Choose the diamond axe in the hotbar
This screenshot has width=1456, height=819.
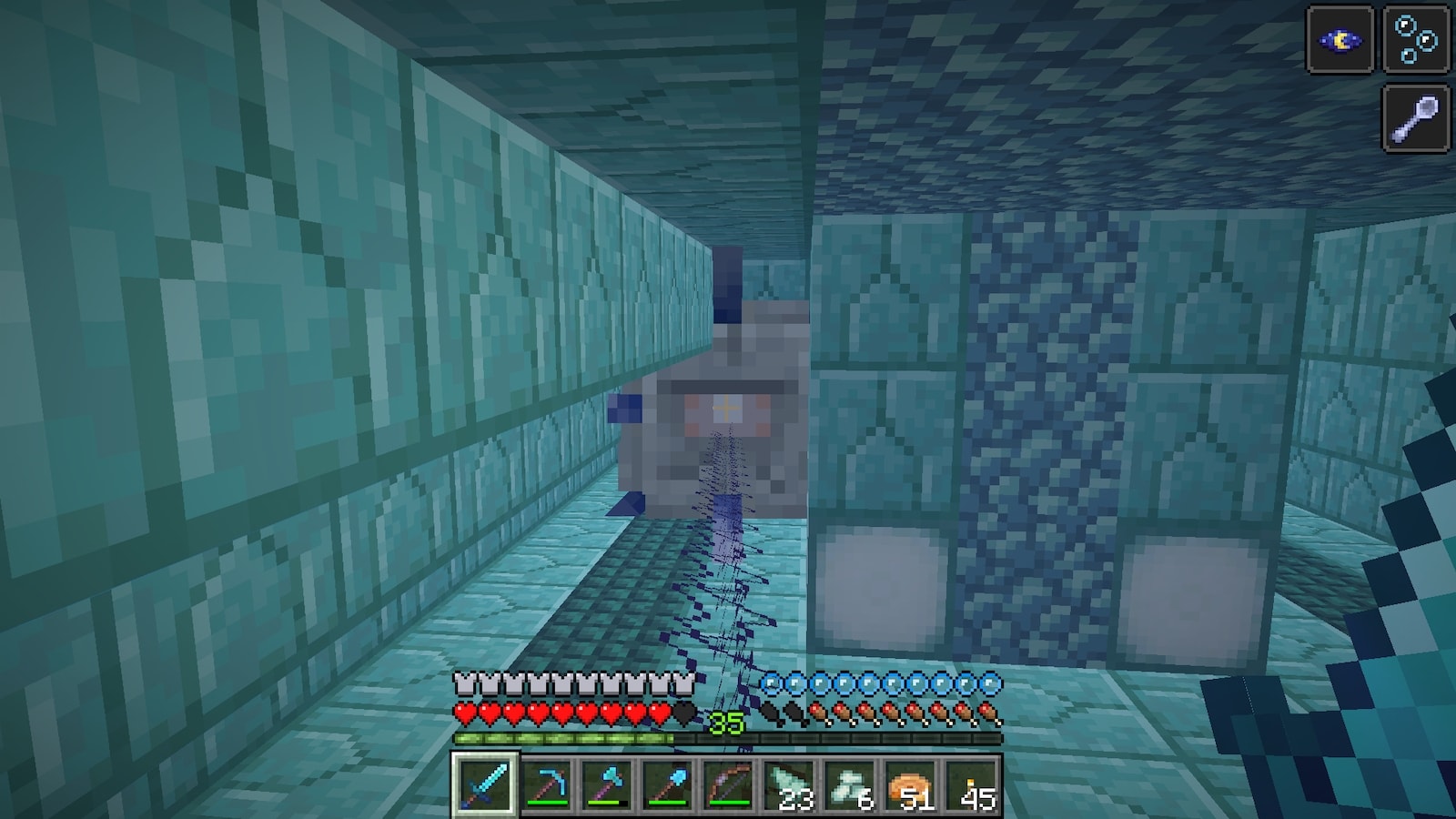[607, 784]
